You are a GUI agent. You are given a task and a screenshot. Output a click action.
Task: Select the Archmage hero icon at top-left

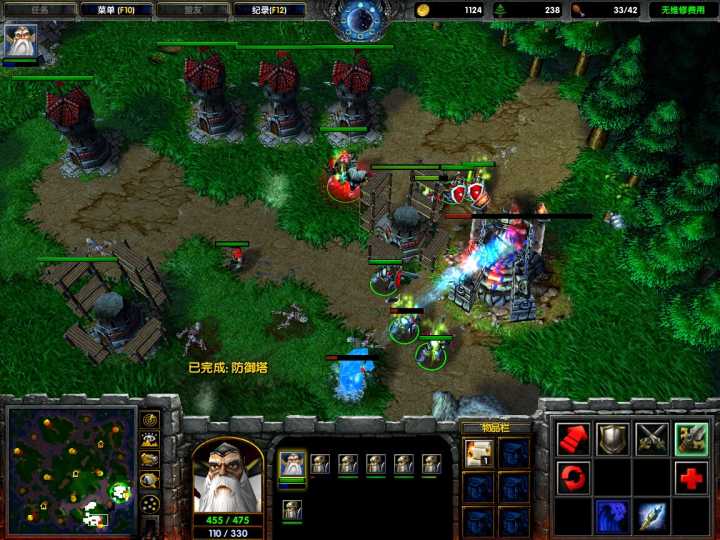click(x=20, y=41)
